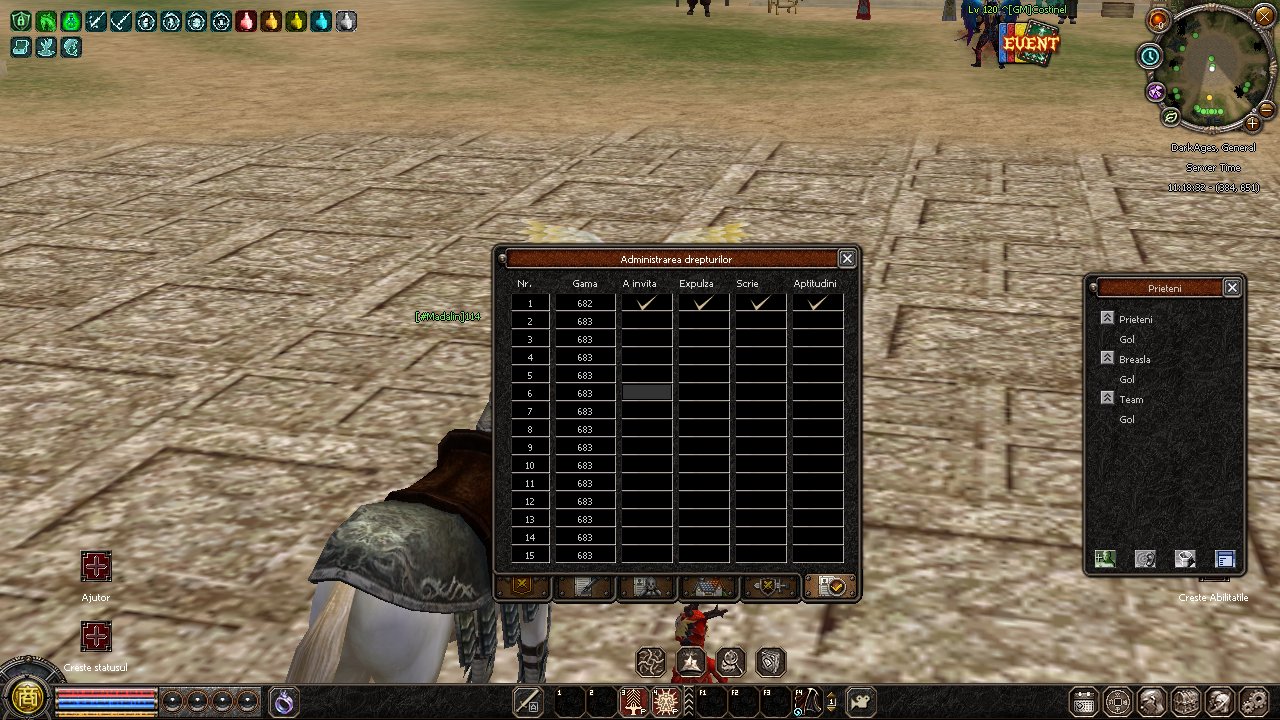Screen dimensions: 1280x720
Task: Open the coin/currency shop icon
Action: [1118, 702]
